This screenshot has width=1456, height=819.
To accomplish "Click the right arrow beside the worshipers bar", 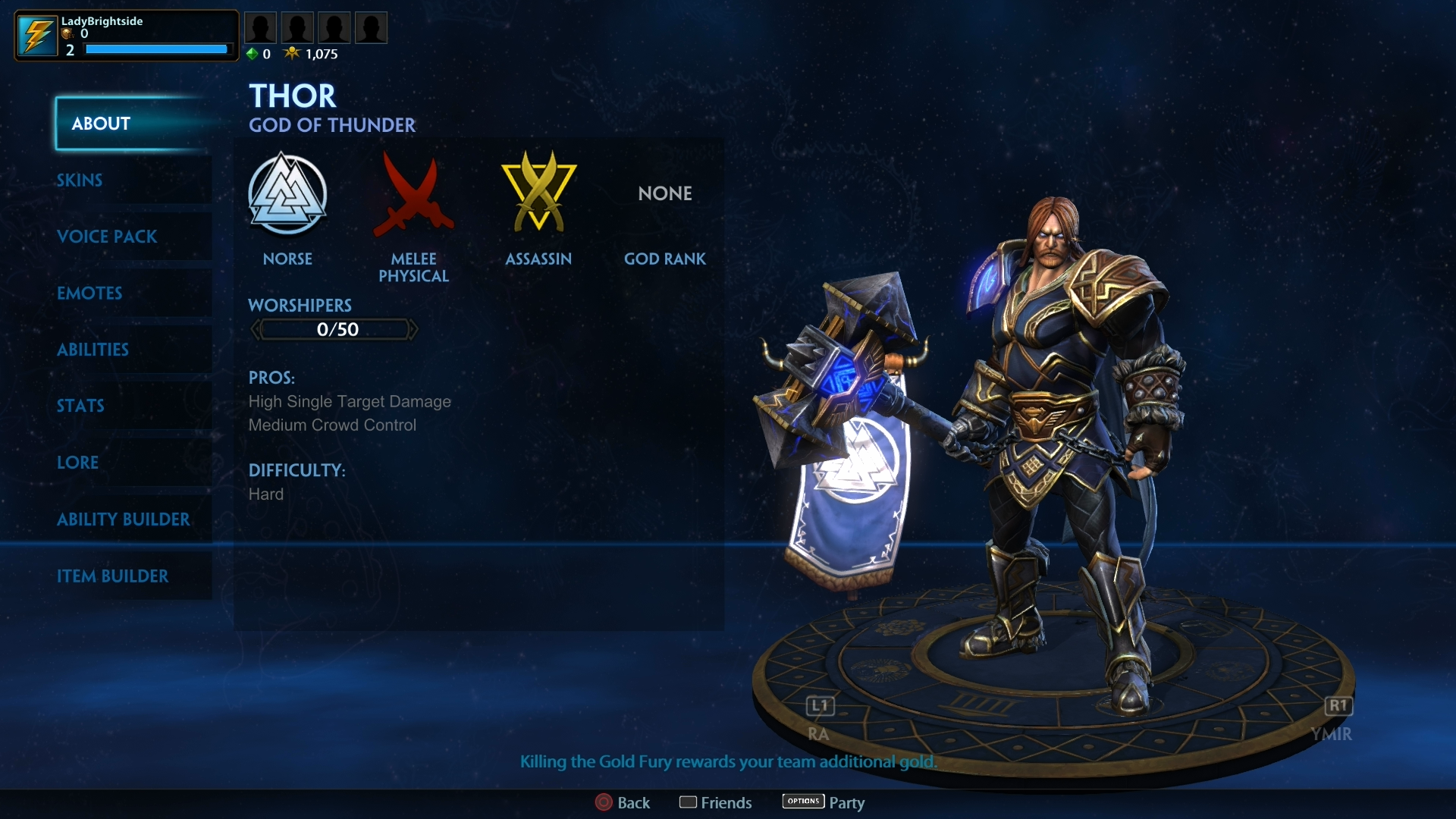I will pyautogui.click(x=415, y=329).
